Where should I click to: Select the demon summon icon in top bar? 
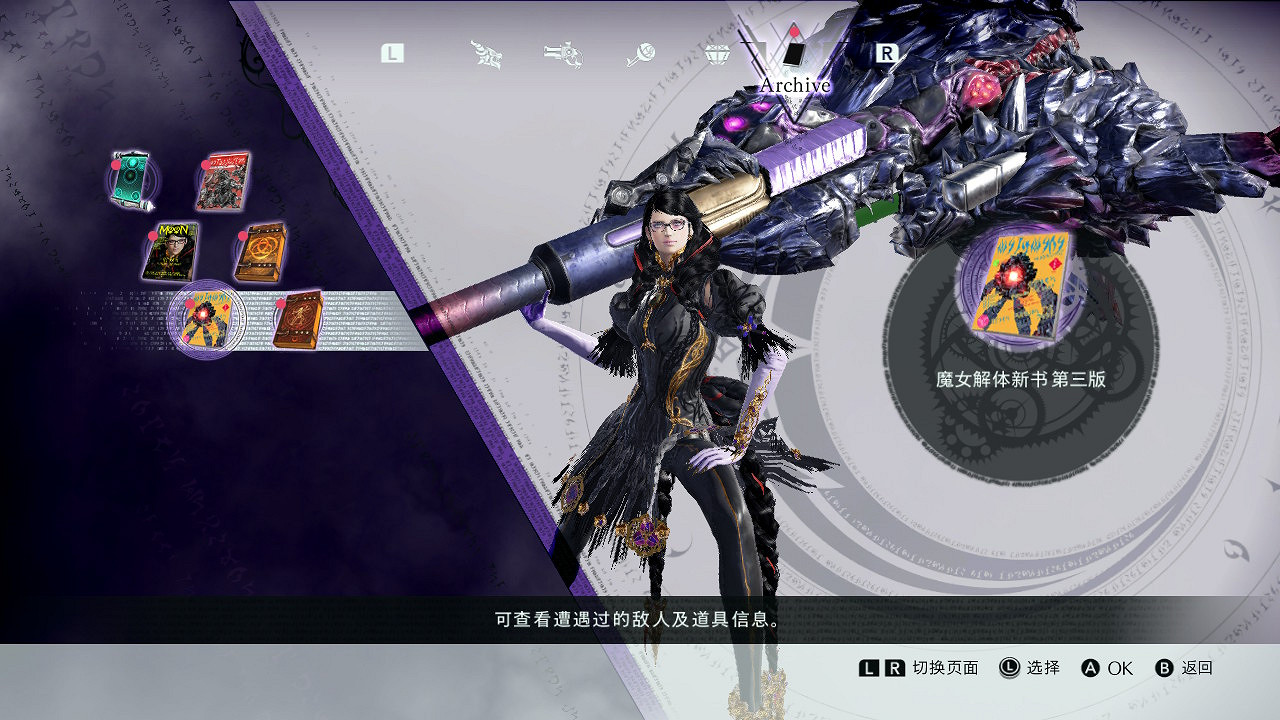pyautogui.click(x=483, y=53)
